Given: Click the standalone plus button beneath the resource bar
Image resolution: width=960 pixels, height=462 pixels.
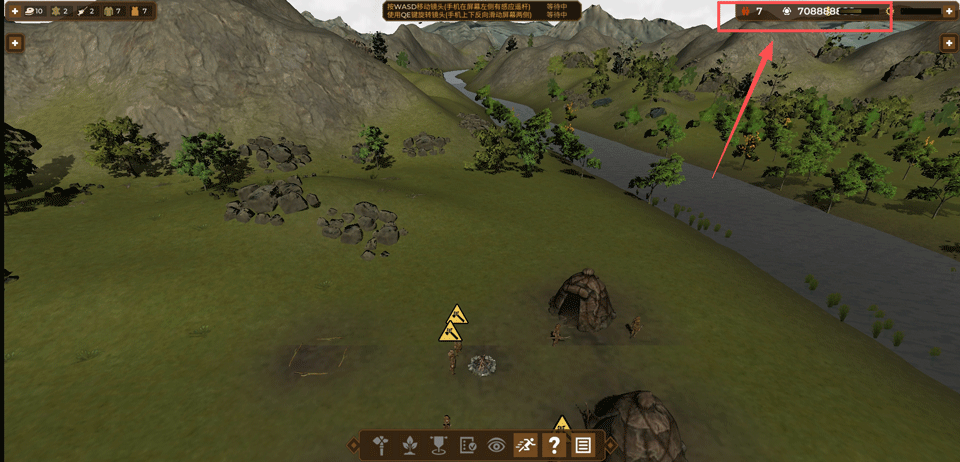Looking at the screenshot, I should [x=15, y=43].
